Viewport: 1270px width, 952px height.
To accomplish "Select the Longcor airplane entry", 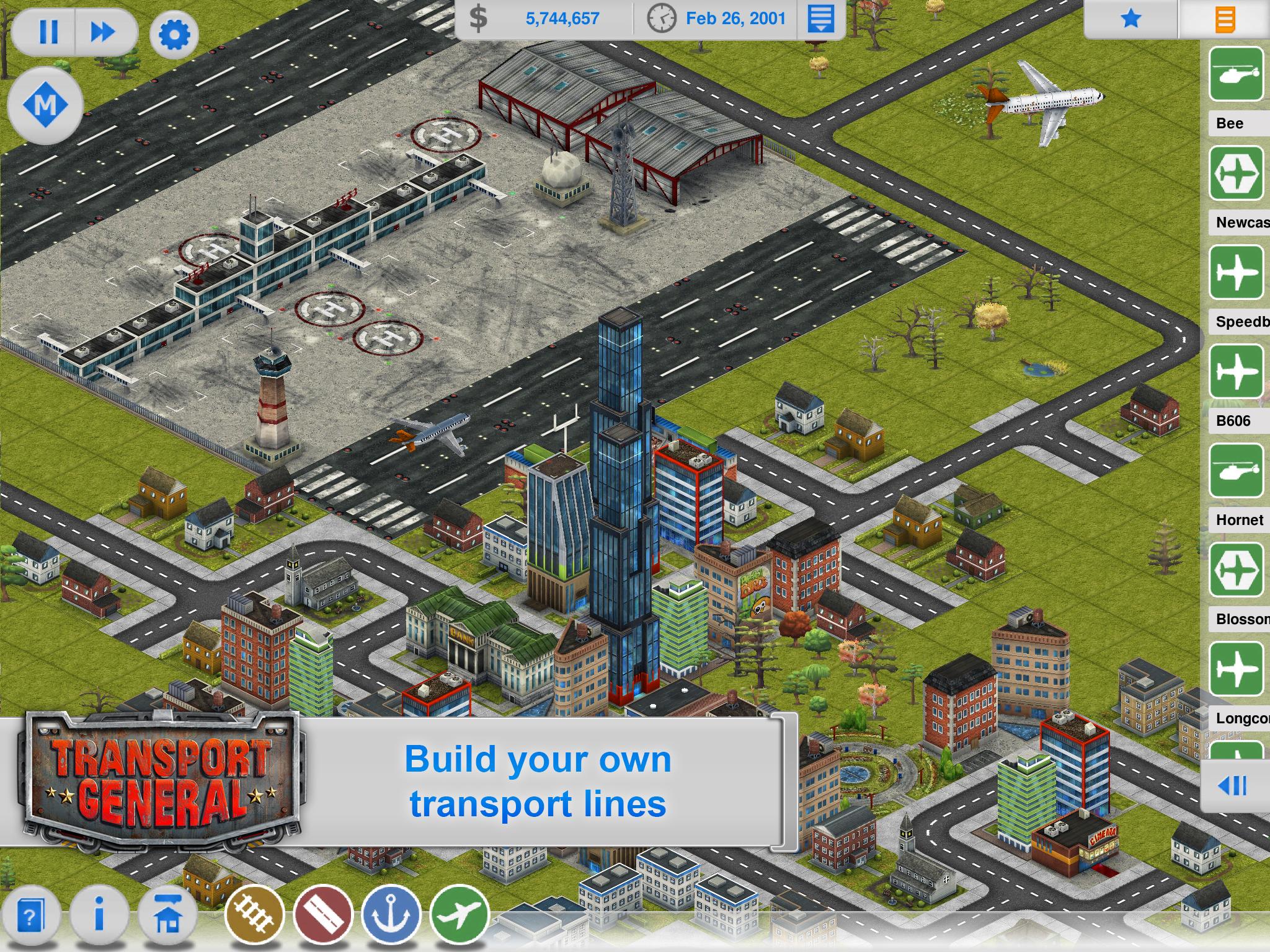I will (x=1236, y=669).
